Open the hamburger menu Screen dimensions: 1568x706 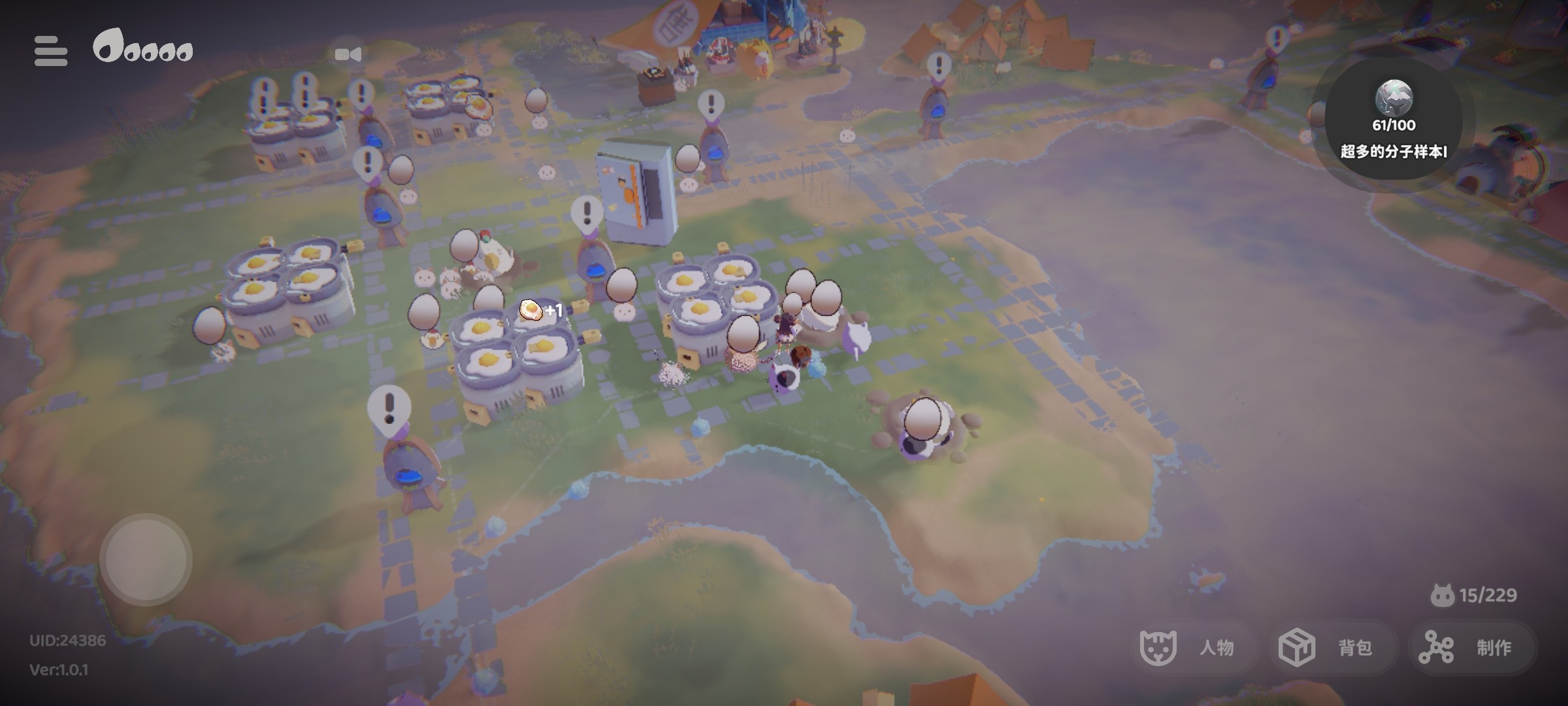[51, 51]
